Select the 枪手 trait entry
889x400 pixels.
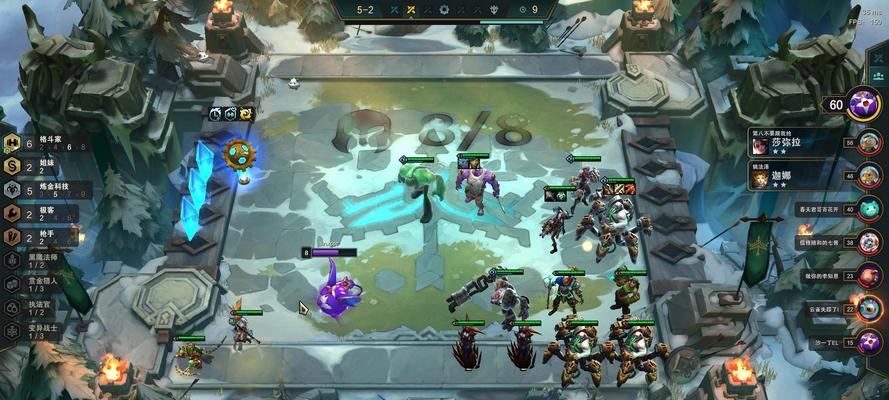click(40, 237)
